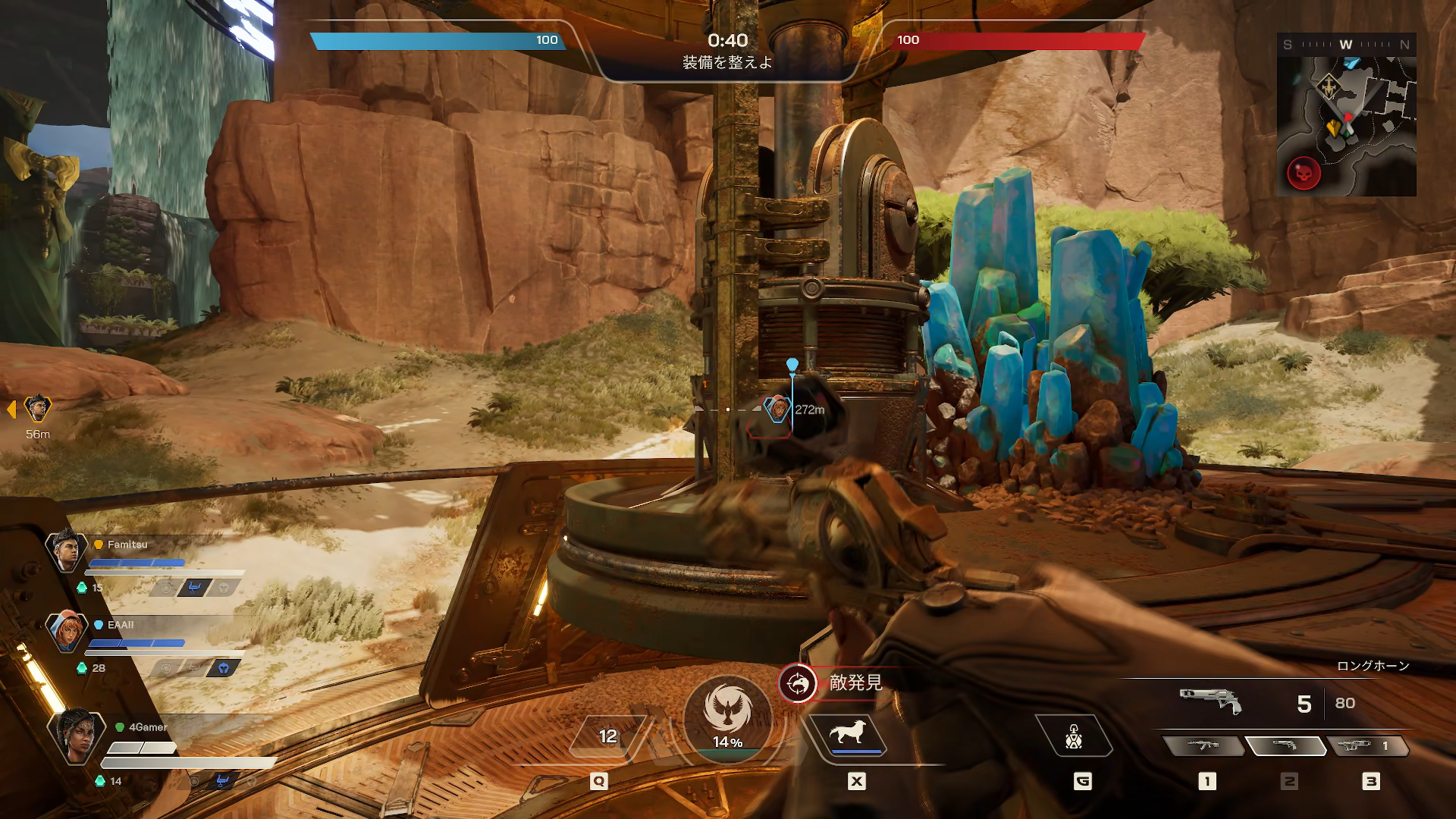Click the off-screen teammate indicator at 56m

coord(37,409)
